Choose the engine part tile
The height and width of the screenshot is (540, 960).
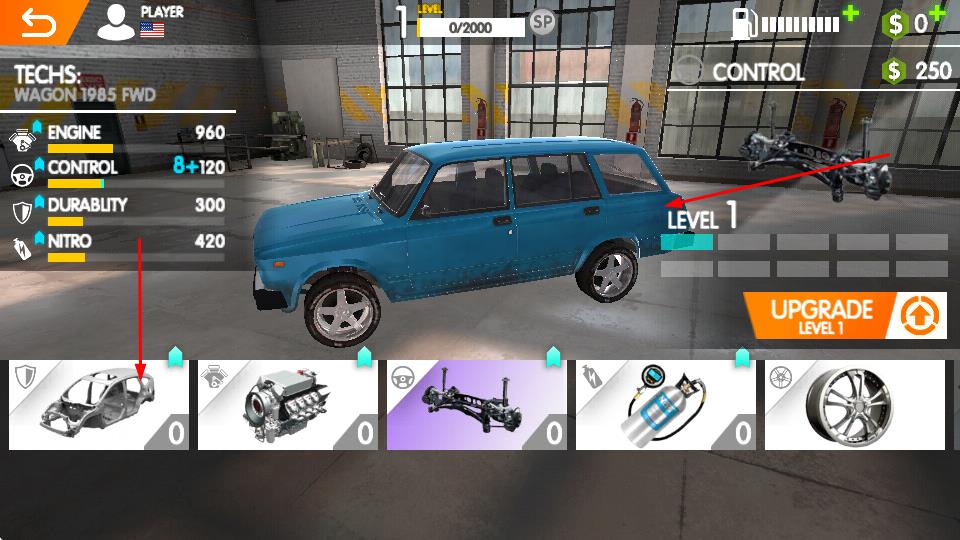[x=287, y=404]
